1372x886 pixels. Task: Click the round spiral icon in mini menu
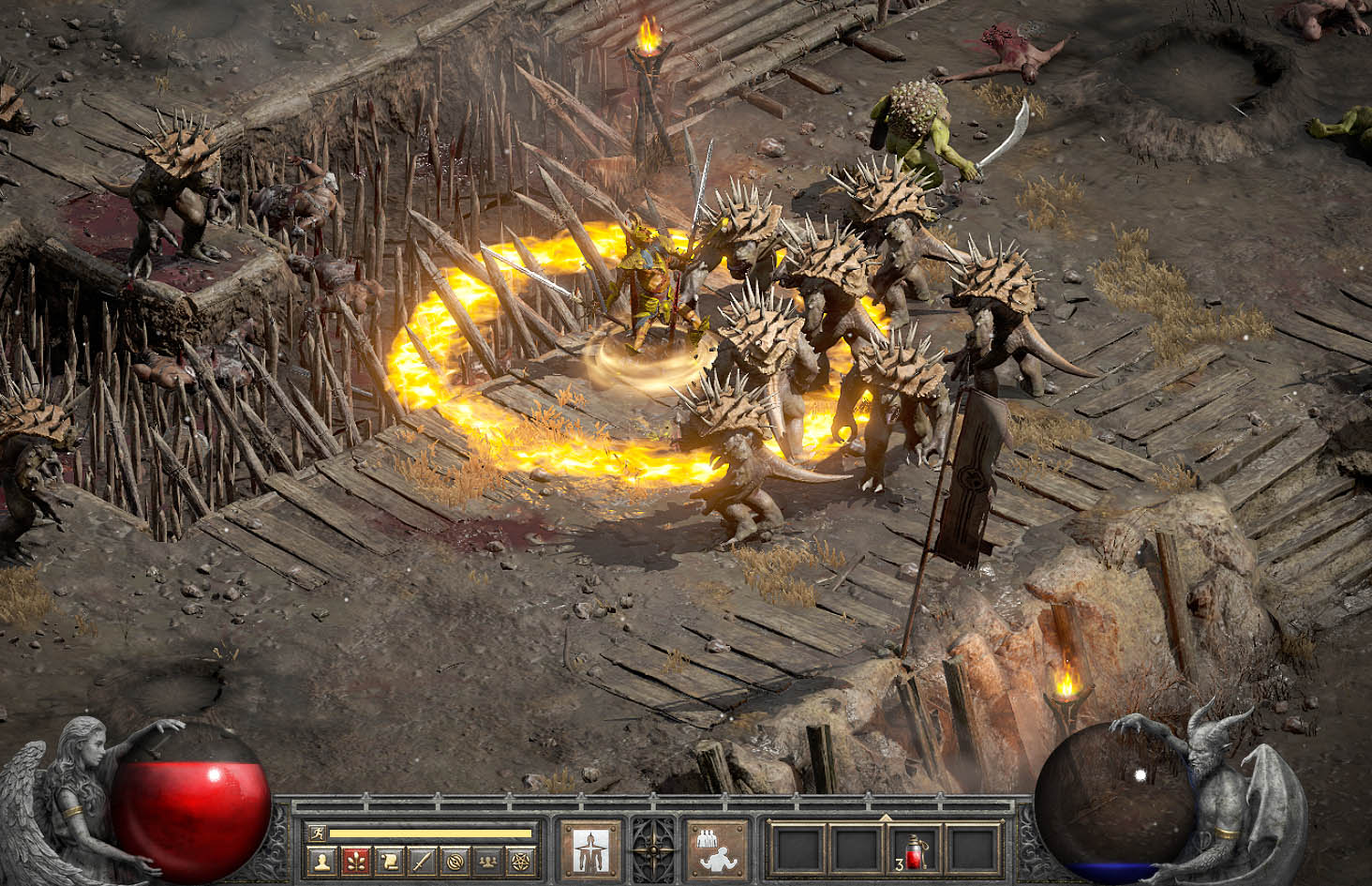tap(454, 859)
